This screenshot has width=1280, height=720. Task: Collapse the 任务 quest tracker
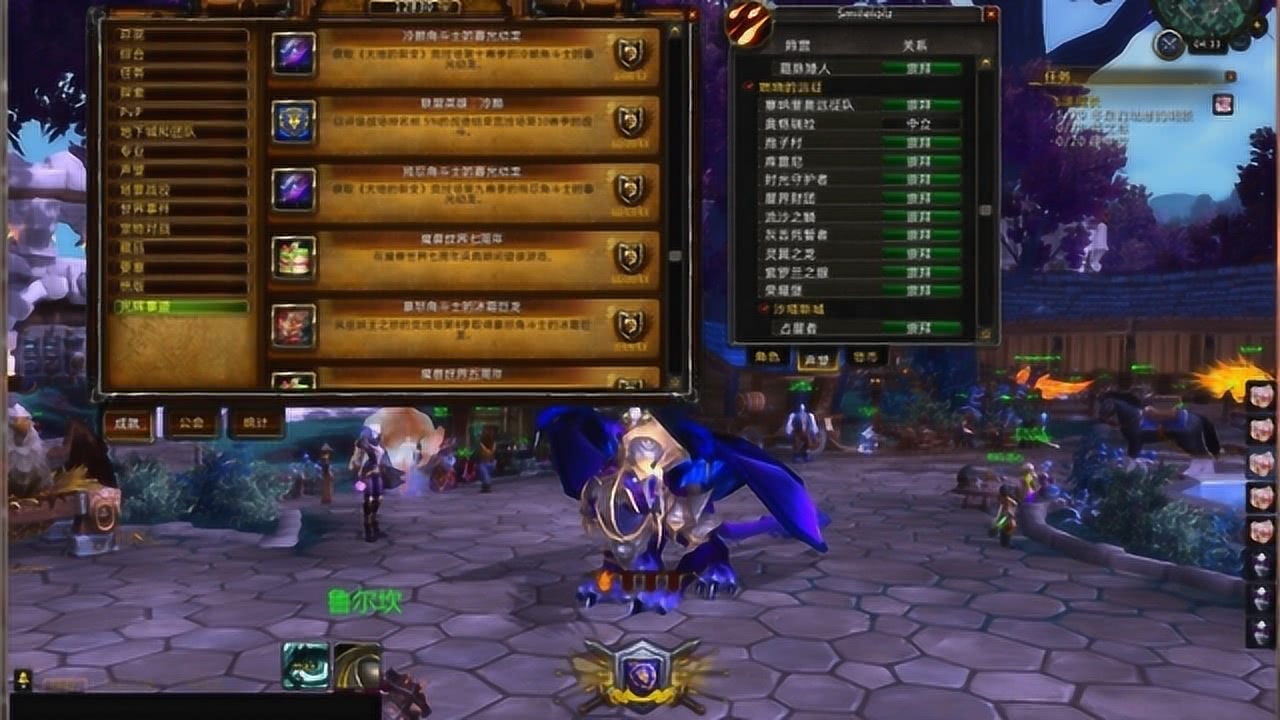1230,76
